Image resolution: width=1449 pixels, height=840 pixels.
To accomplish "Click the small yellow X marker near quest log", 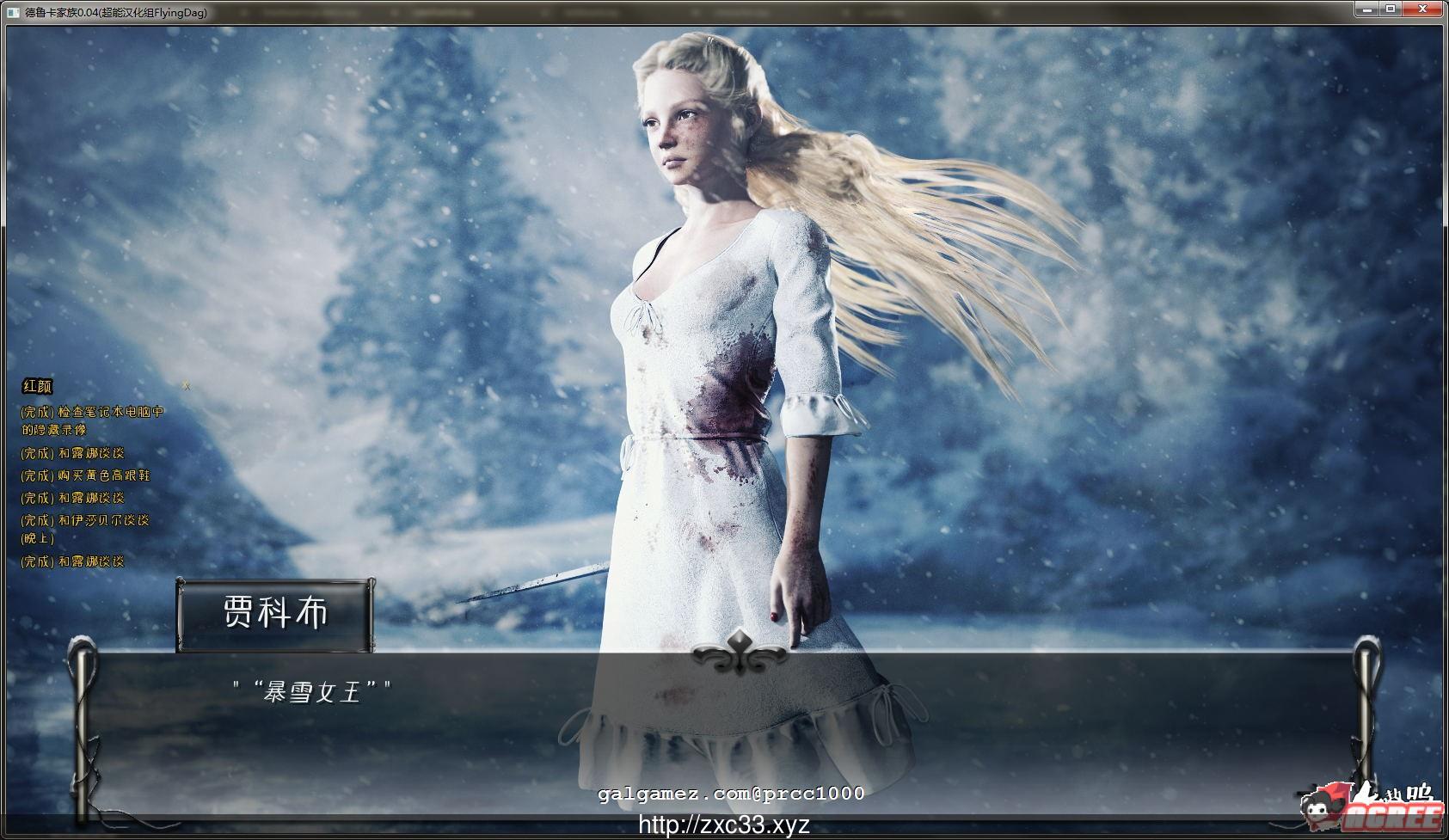I will (186, 387).
